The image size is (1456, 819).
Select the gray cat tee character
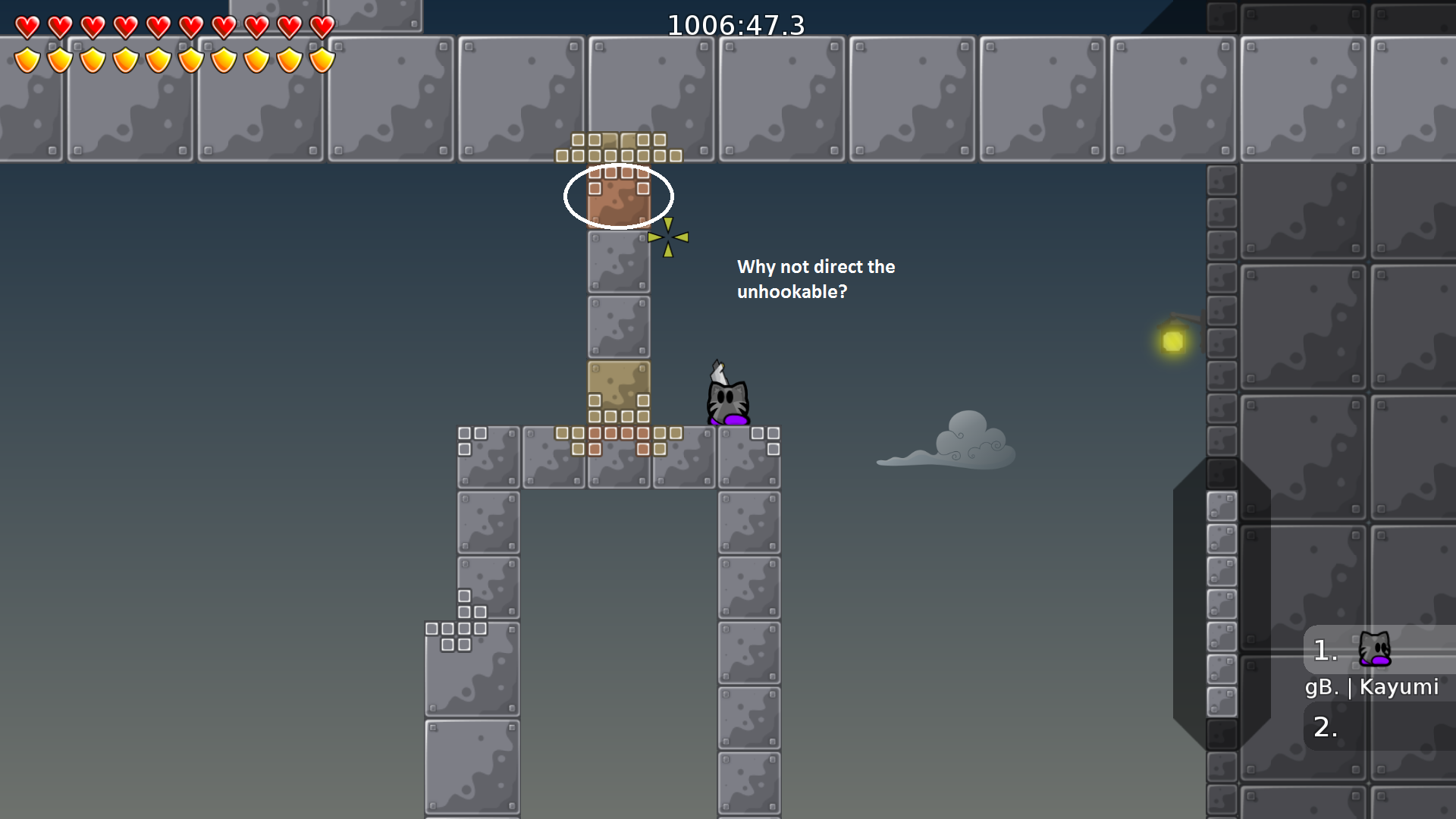click(726, 398)
